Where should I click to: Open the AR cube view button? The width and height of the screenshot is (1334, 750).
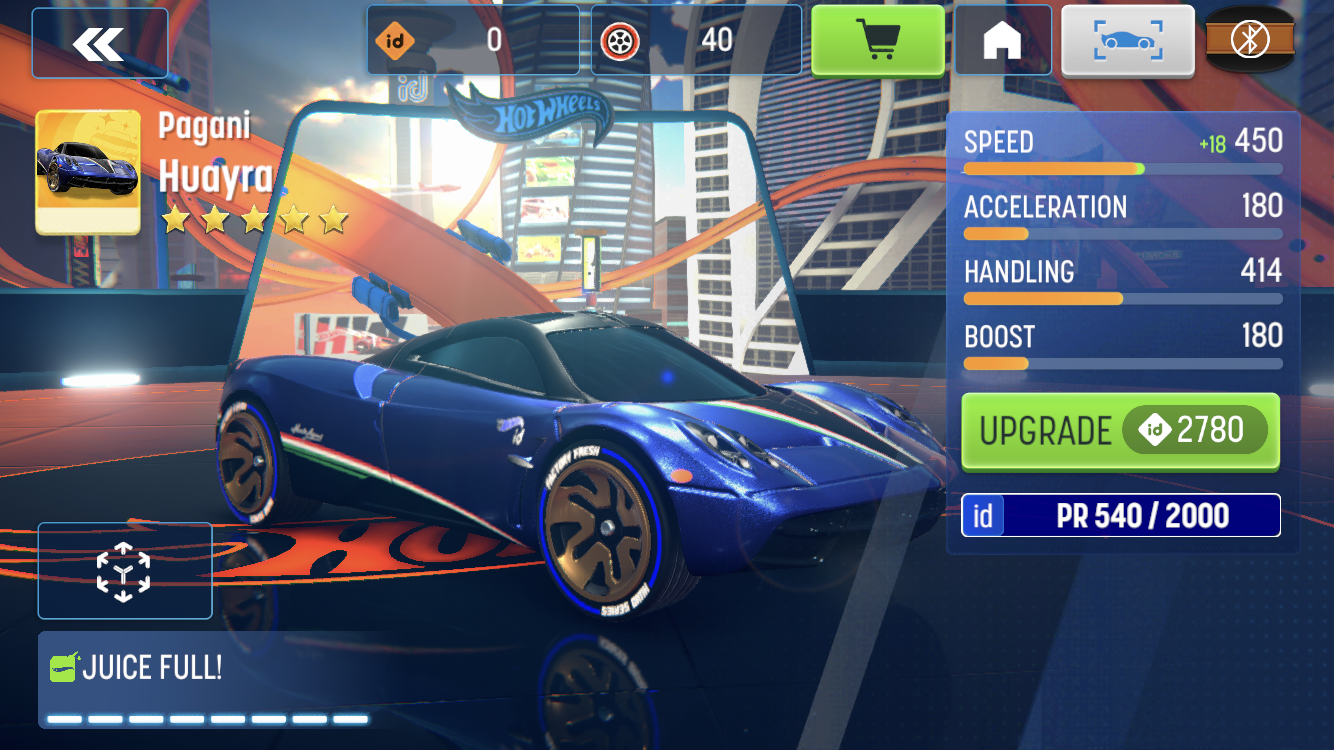click(x=124, y=571)
